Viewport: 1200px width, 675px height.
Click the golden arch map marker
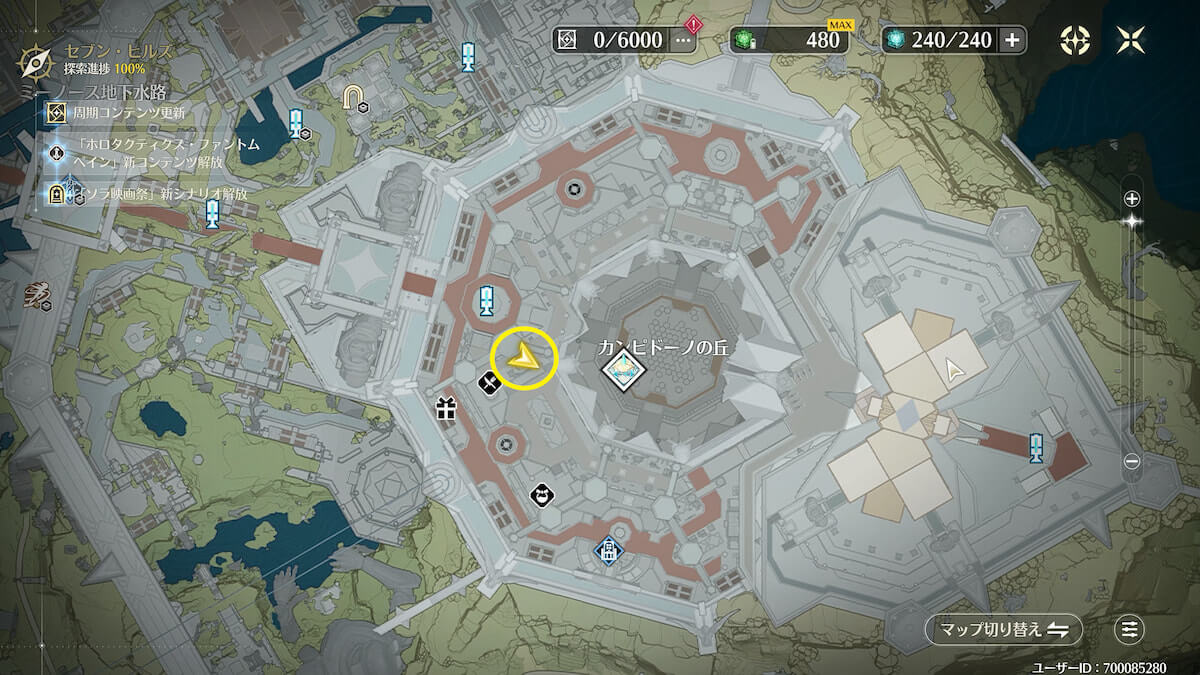(x=353, y=96)
